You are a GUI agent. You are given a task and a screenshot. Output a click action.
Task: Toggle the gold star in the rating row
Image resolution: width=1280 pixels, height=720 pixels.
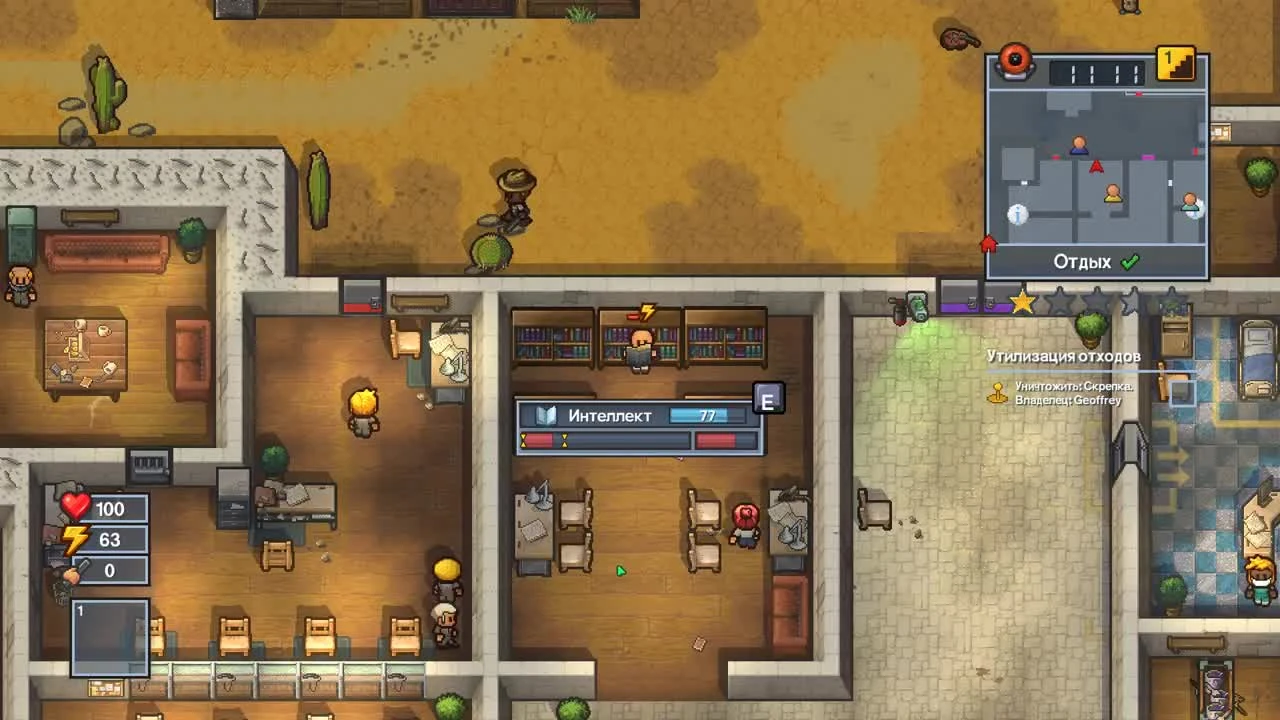tap(1022, 300)
